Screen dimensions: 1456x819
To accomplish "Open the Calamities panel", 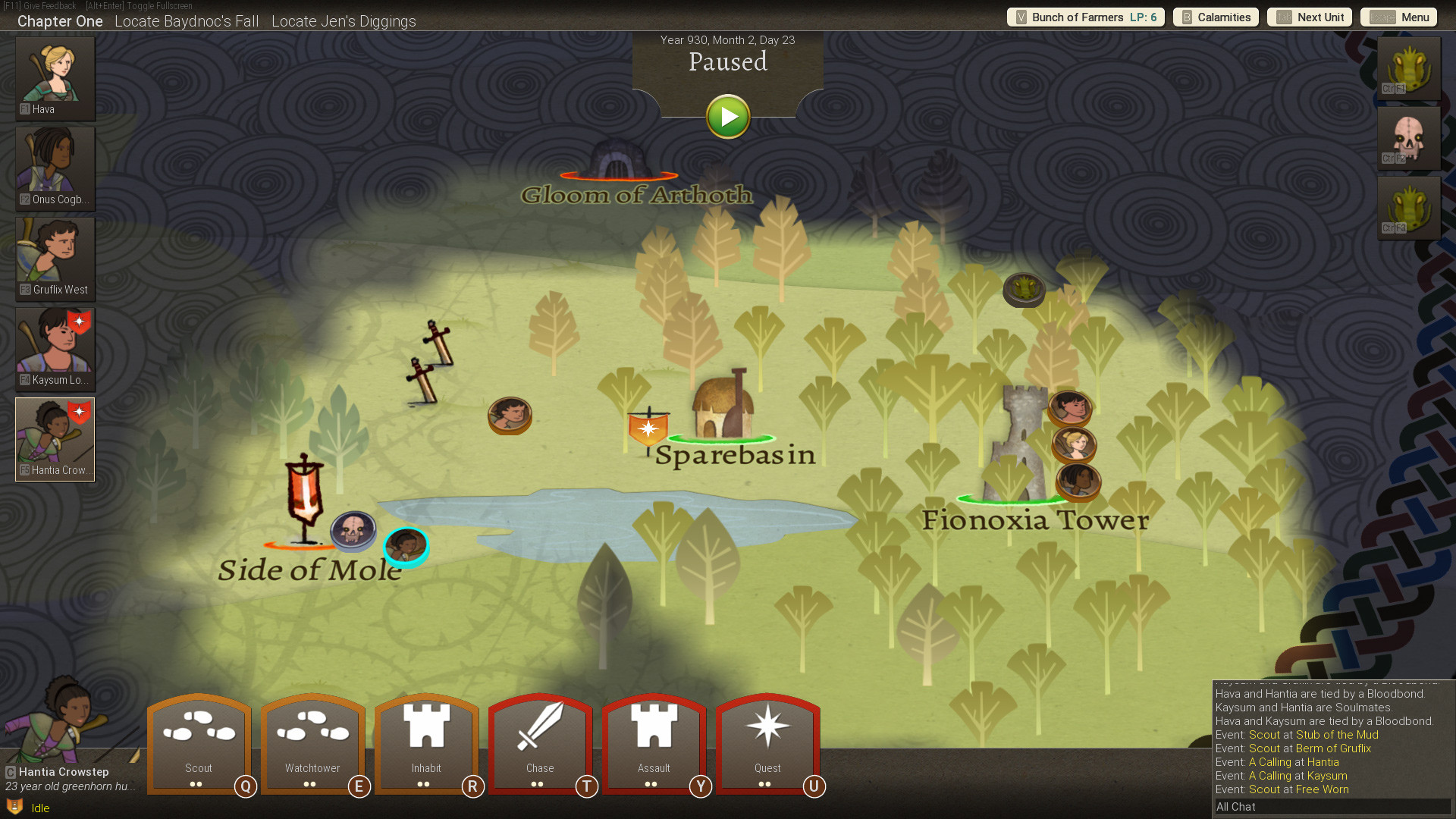I will click(x=1216, y=17).
